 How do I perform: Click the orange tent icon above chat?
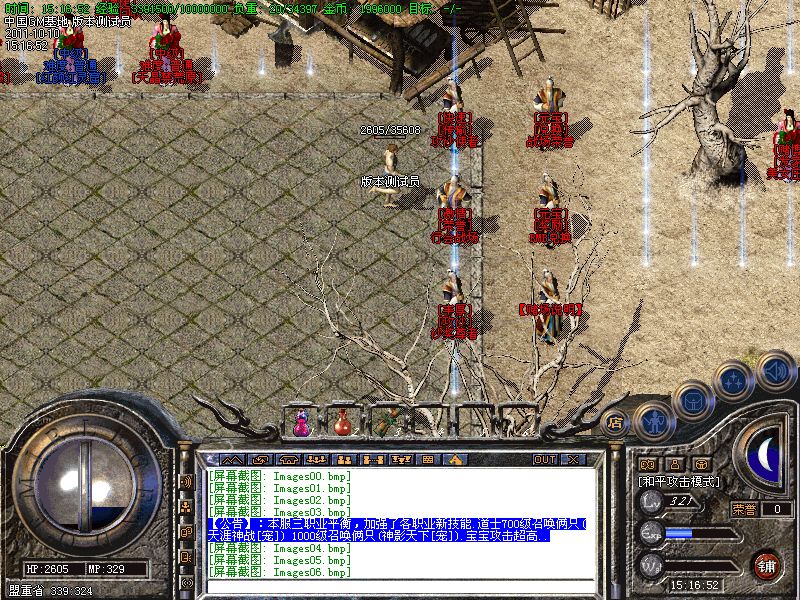point(455,459)
